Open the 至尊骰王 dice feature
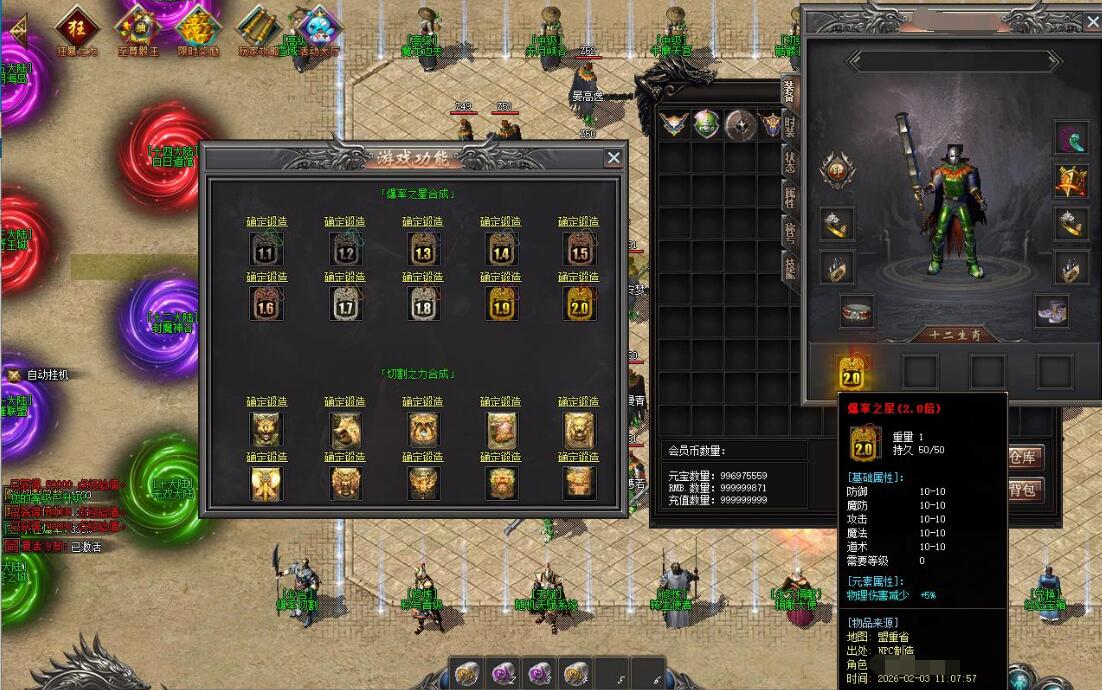1102x690 pixels. [x=136, y=25]
